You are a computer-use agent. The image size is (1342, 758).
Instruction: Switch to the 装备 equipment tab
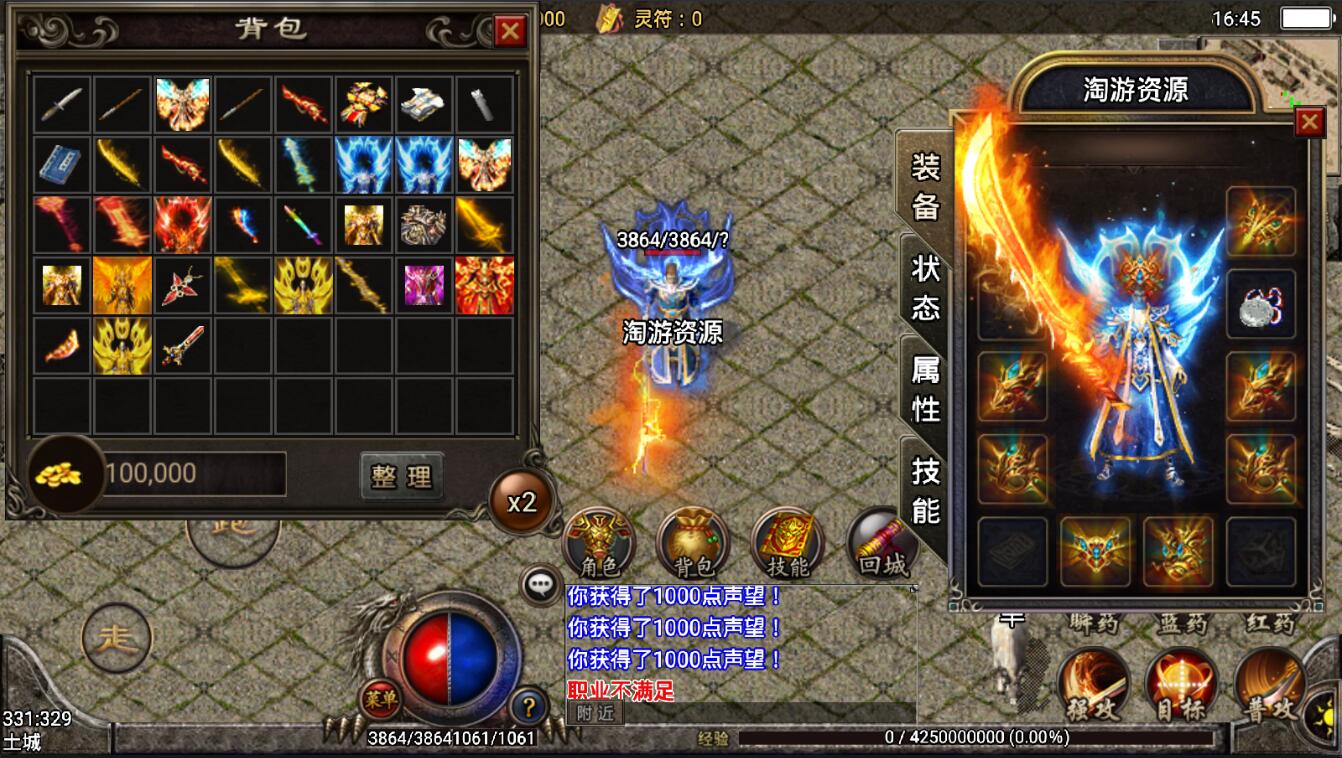tap(925, 187)
